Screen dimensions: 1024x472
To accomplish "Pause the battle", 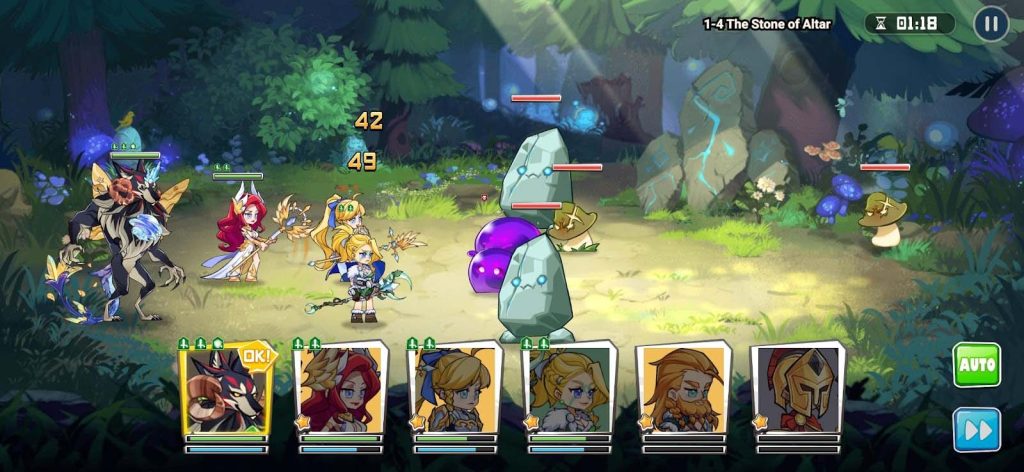I will click(990, 24).
